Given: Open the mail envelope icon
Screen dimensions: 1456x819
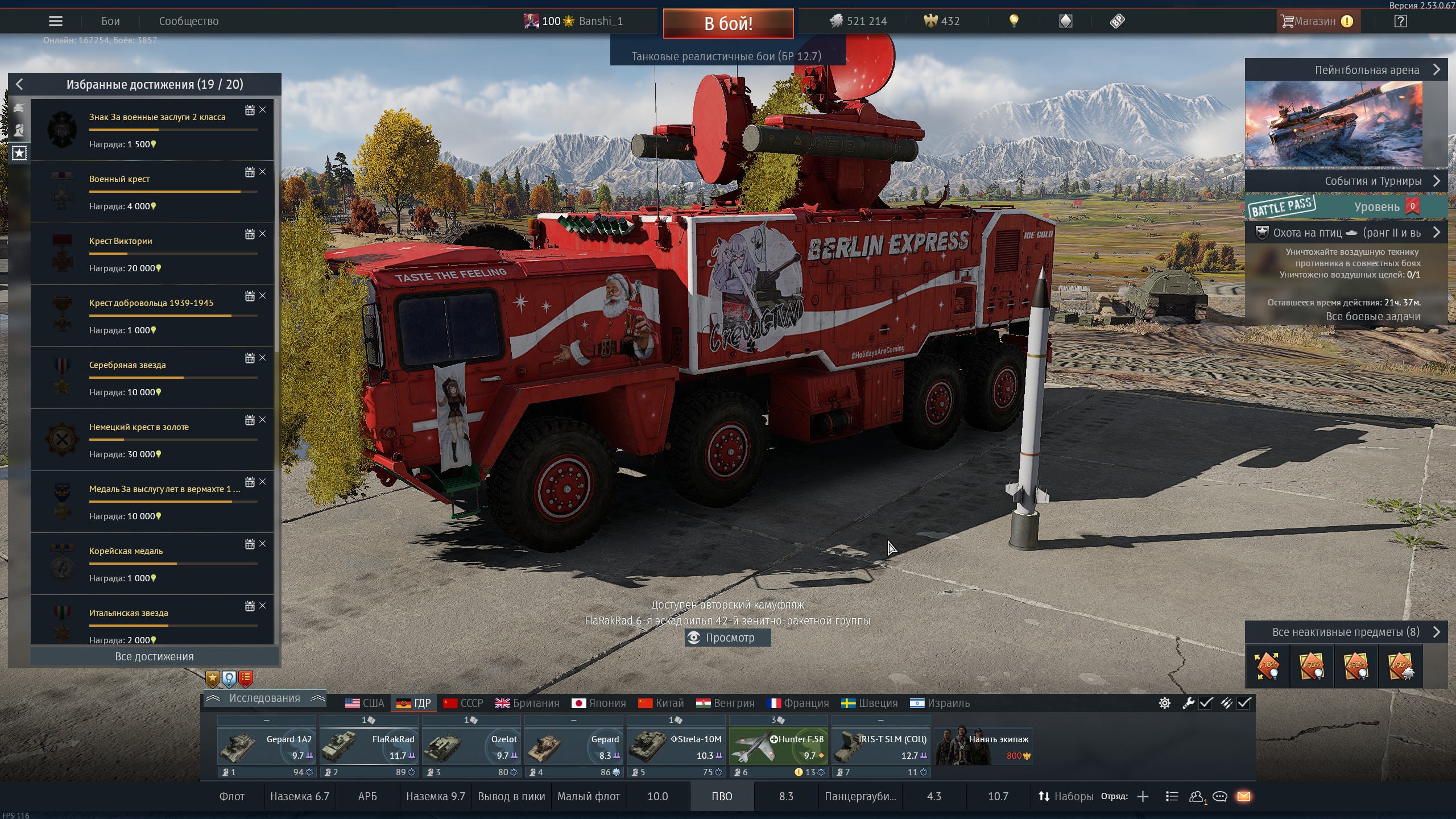Looking at the screenshot, I should point(1244,796).
